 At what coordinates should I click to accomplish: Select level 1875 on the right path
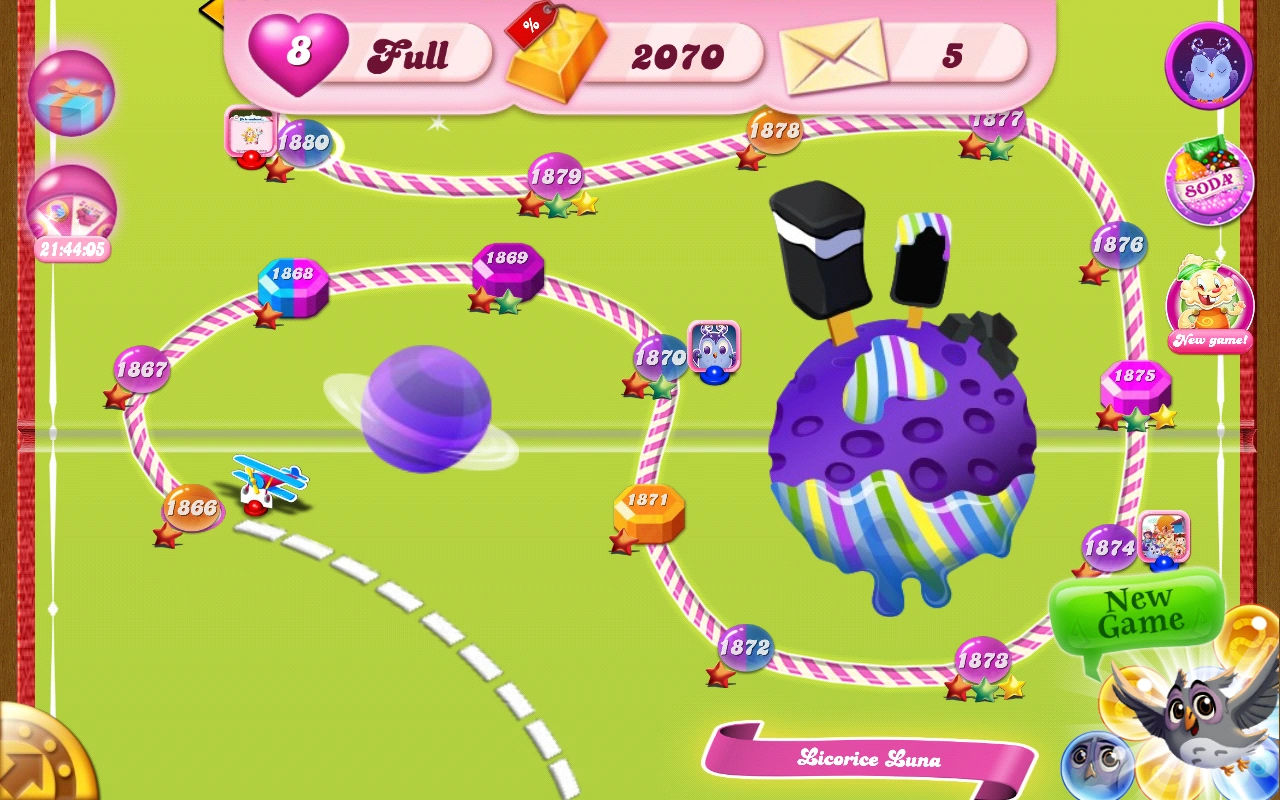[x=1135, y=377]
